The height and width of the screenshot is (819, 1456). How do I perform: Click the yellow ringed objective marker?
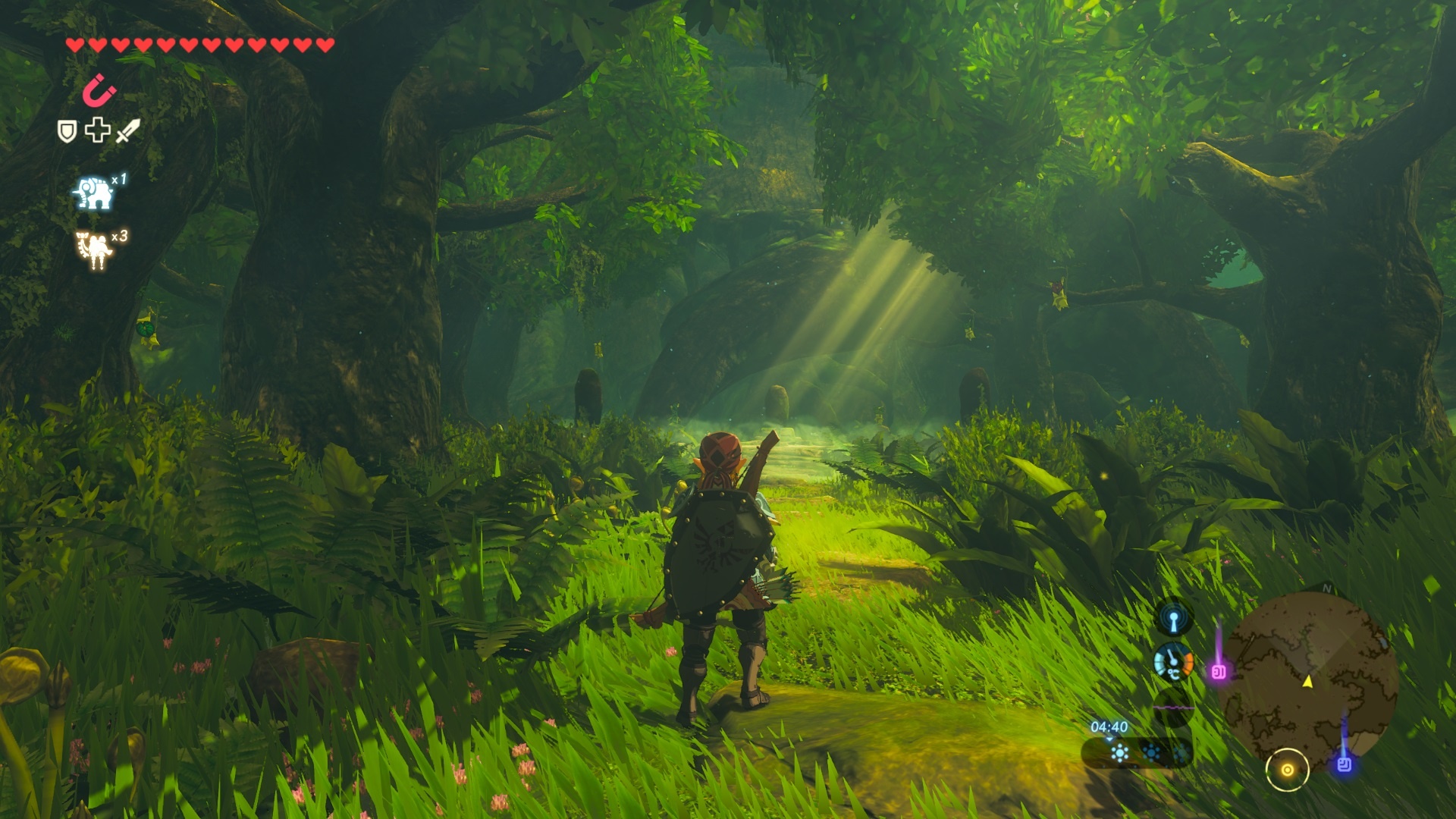point(1287,770)
